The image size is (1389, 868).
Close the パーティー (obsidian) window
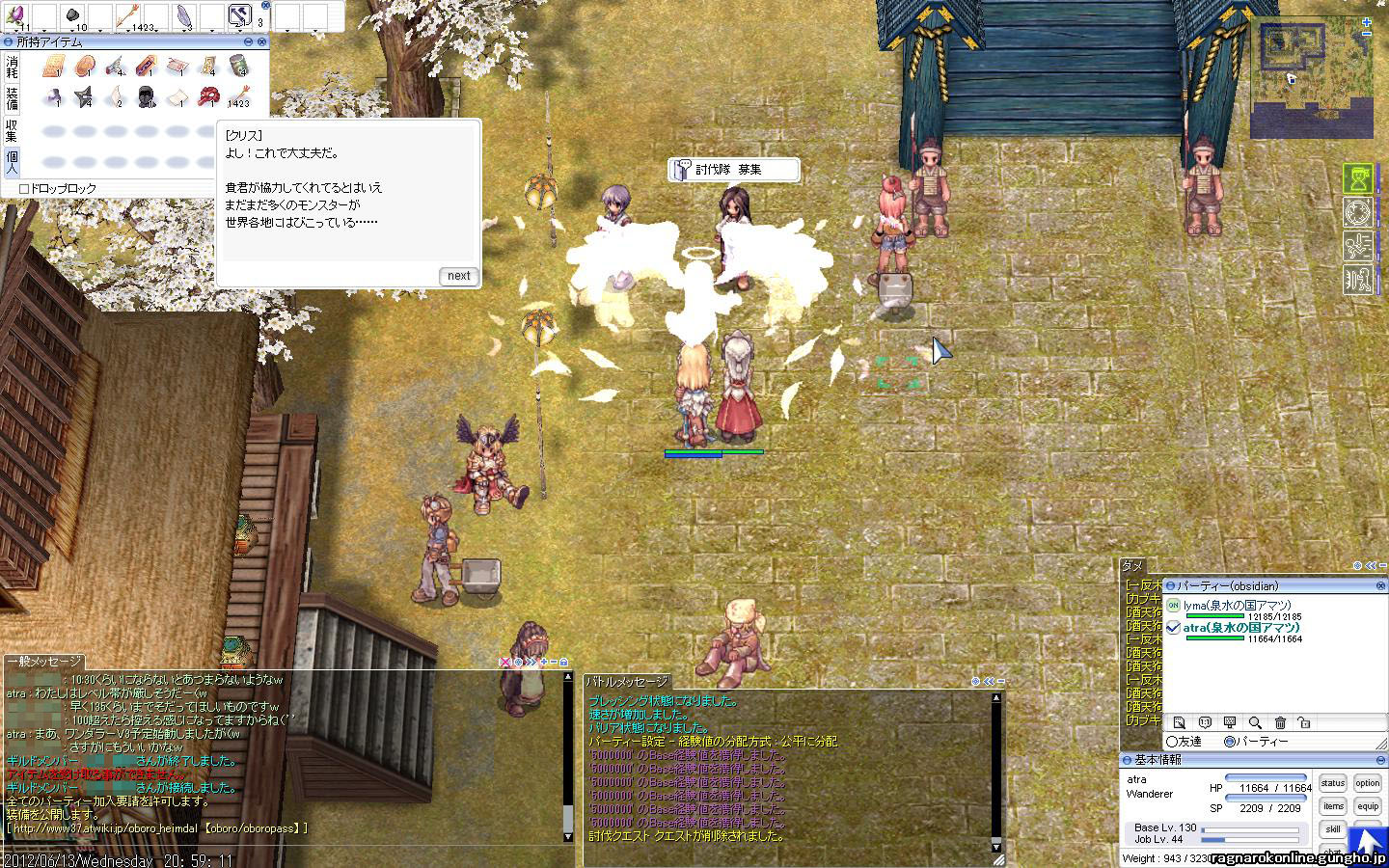pos(1380,585)
